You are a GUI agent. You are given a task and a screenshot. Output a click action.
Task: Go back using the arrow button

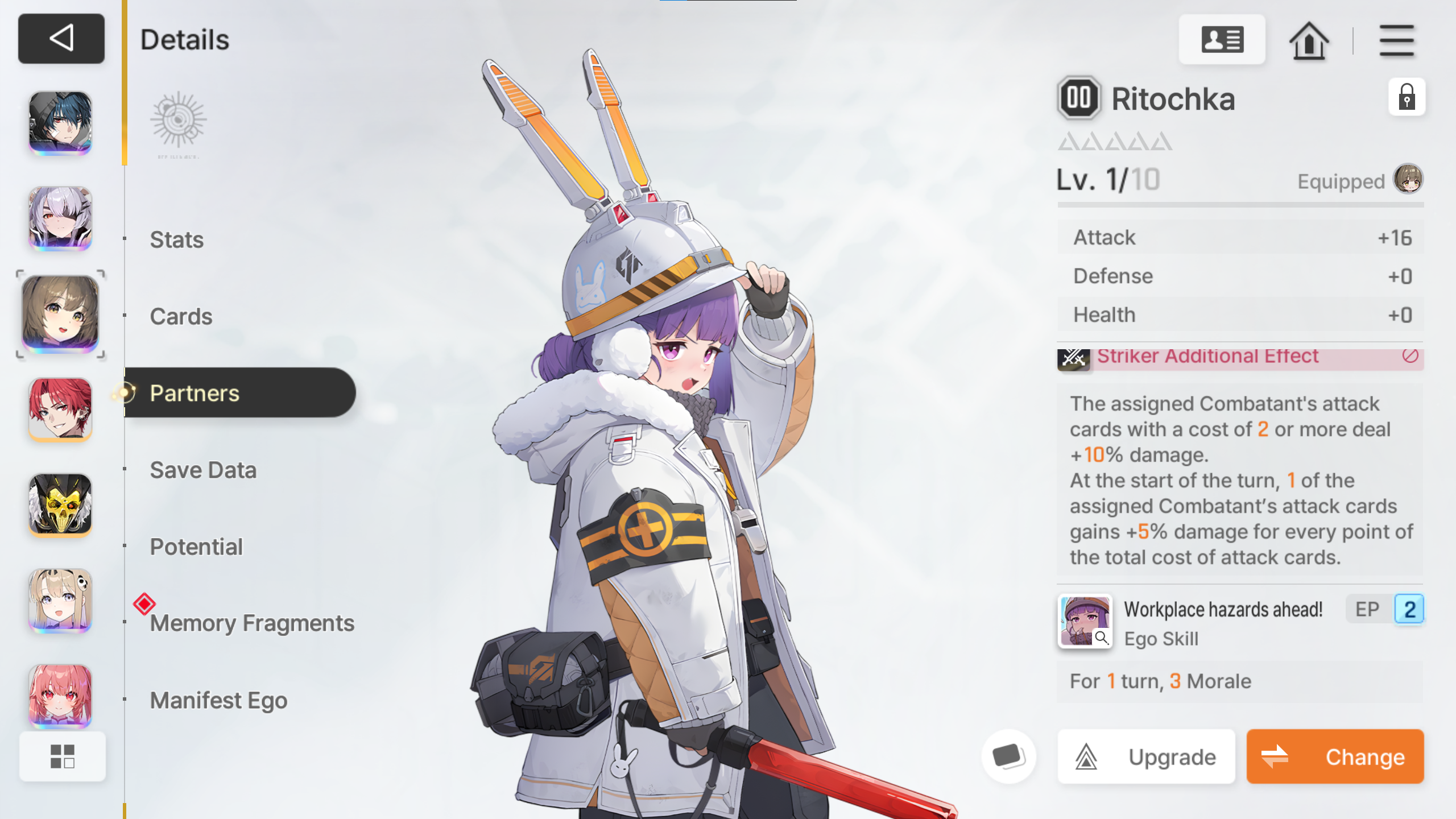tap(61, 39)
